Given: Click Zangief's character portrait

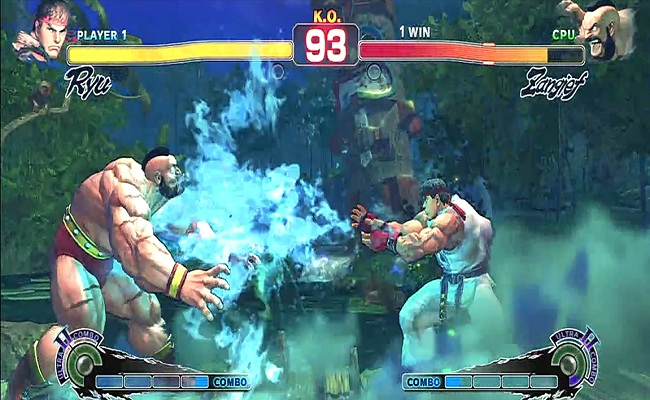Looking at the screenshot, I should pyautogui.click(x=606, y=28).
